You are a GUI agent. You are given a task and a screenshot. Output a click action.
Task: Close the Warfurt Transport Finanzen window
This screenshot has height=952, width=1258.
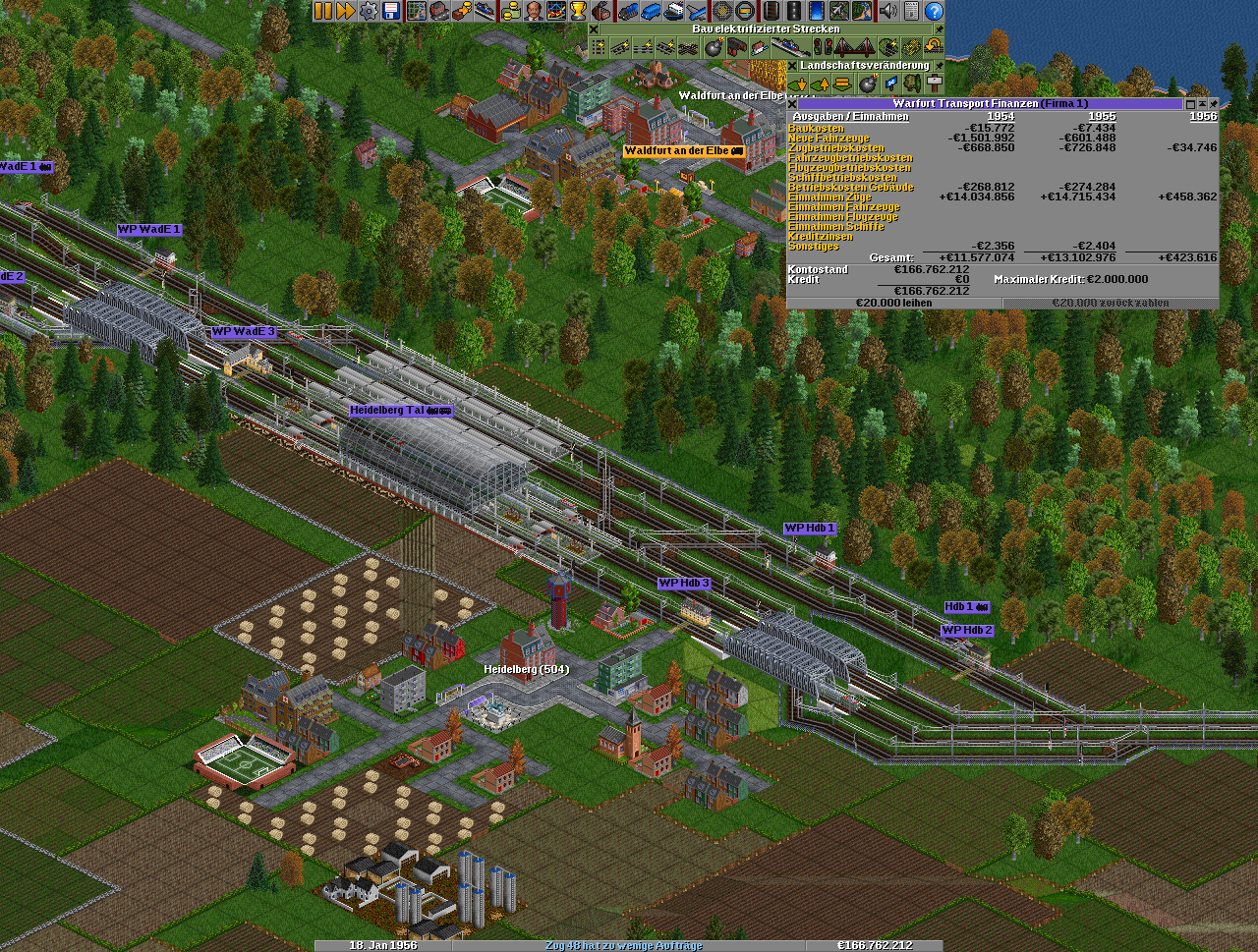(792, 103)
